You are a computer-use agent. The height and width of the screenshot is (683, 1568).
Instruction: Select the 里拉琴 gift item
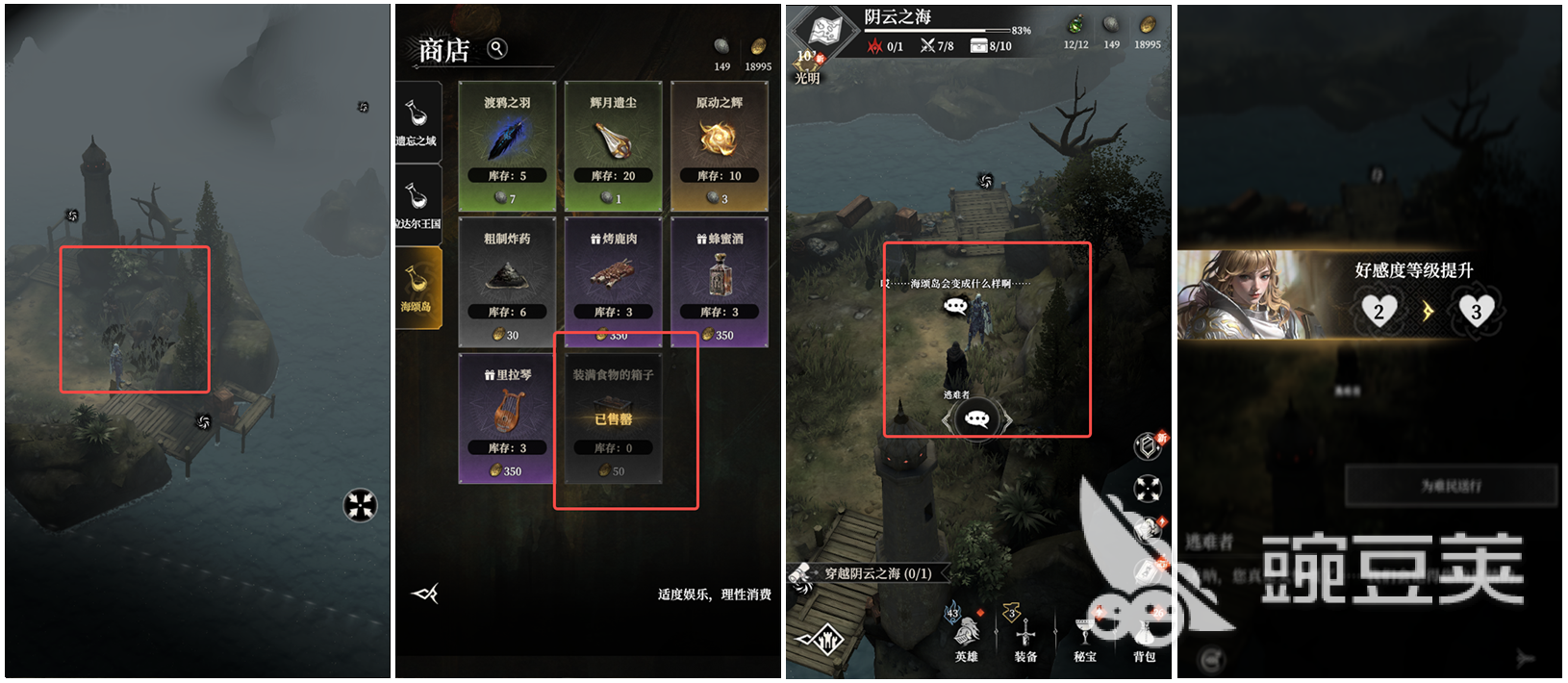tap(507, 417)
